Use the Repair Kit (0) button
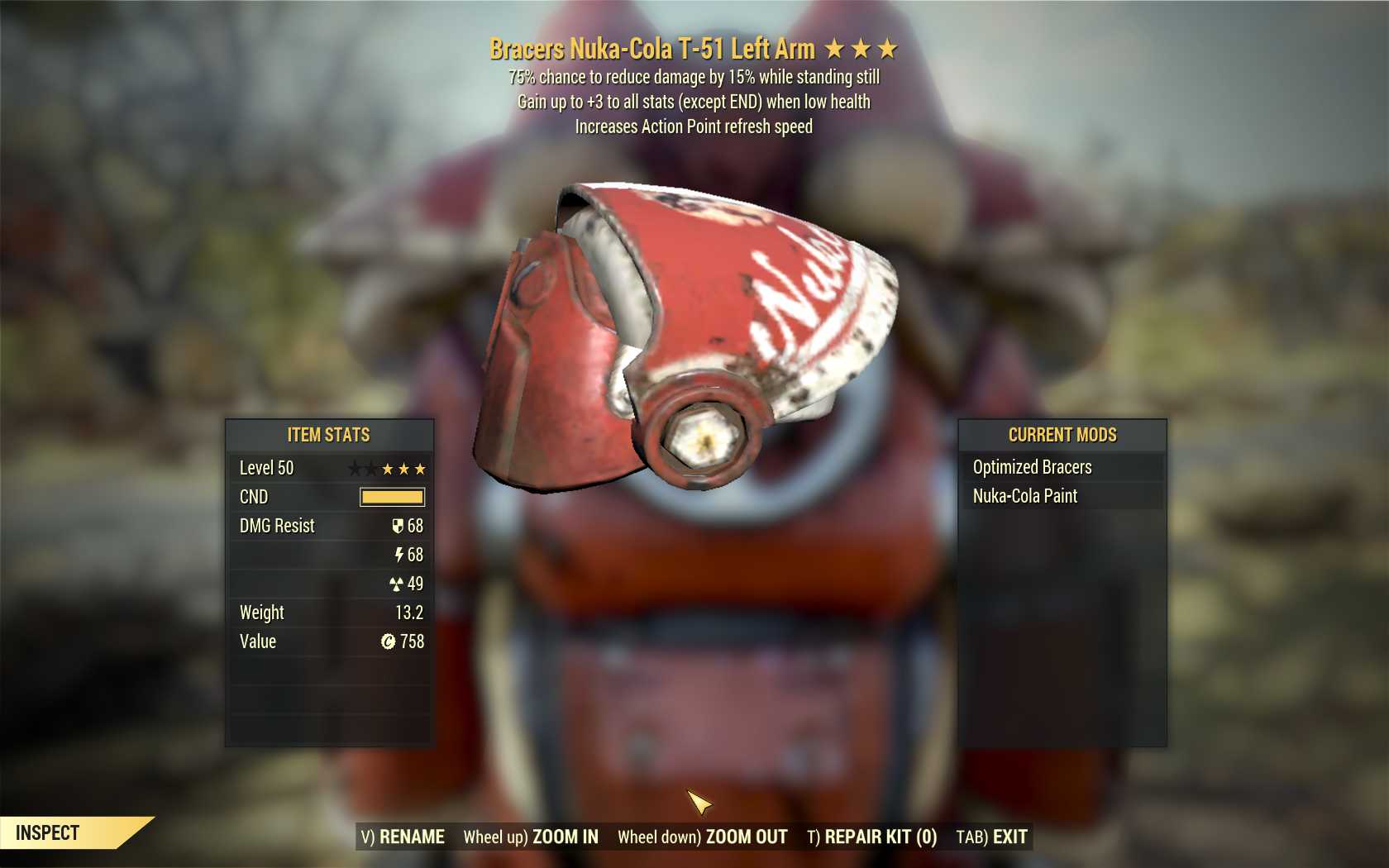 coord(872,837)
